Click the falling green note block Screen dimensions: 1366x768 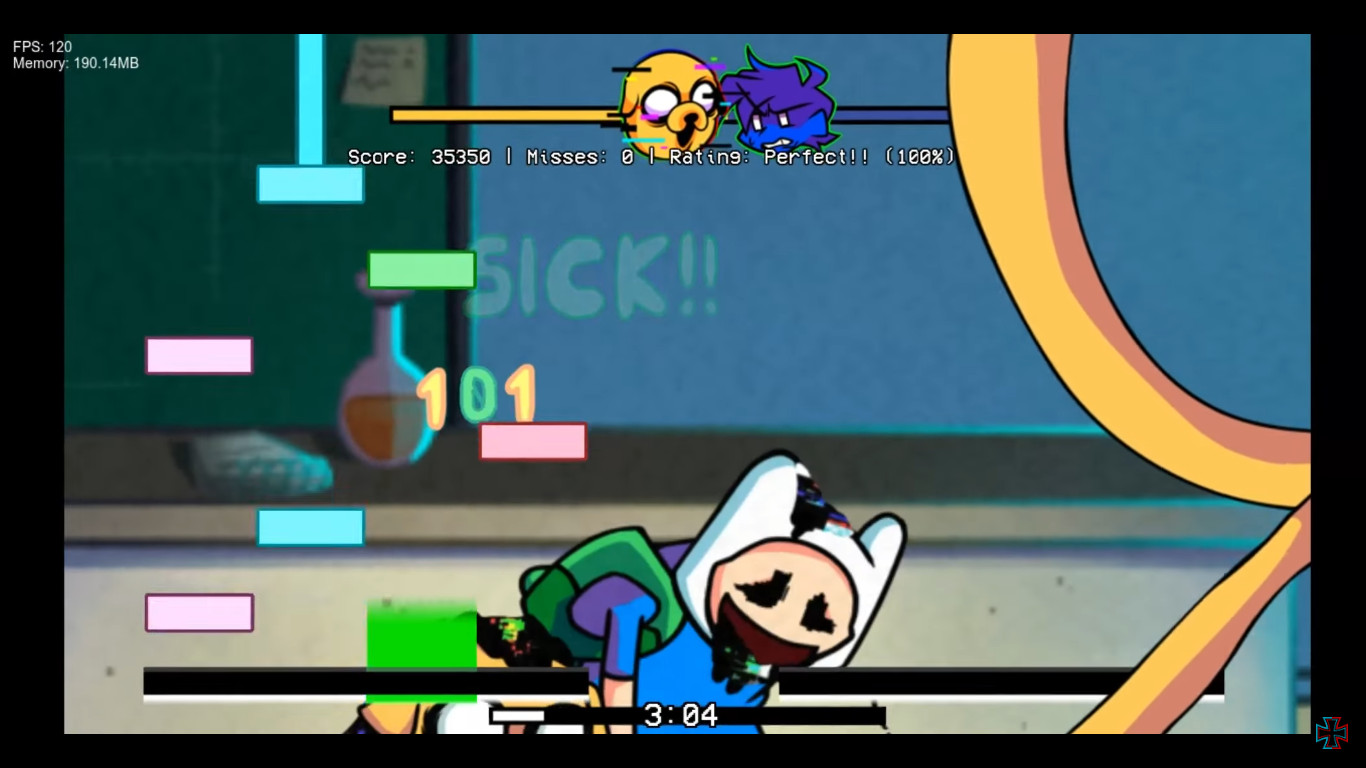(x=421, y=270)
